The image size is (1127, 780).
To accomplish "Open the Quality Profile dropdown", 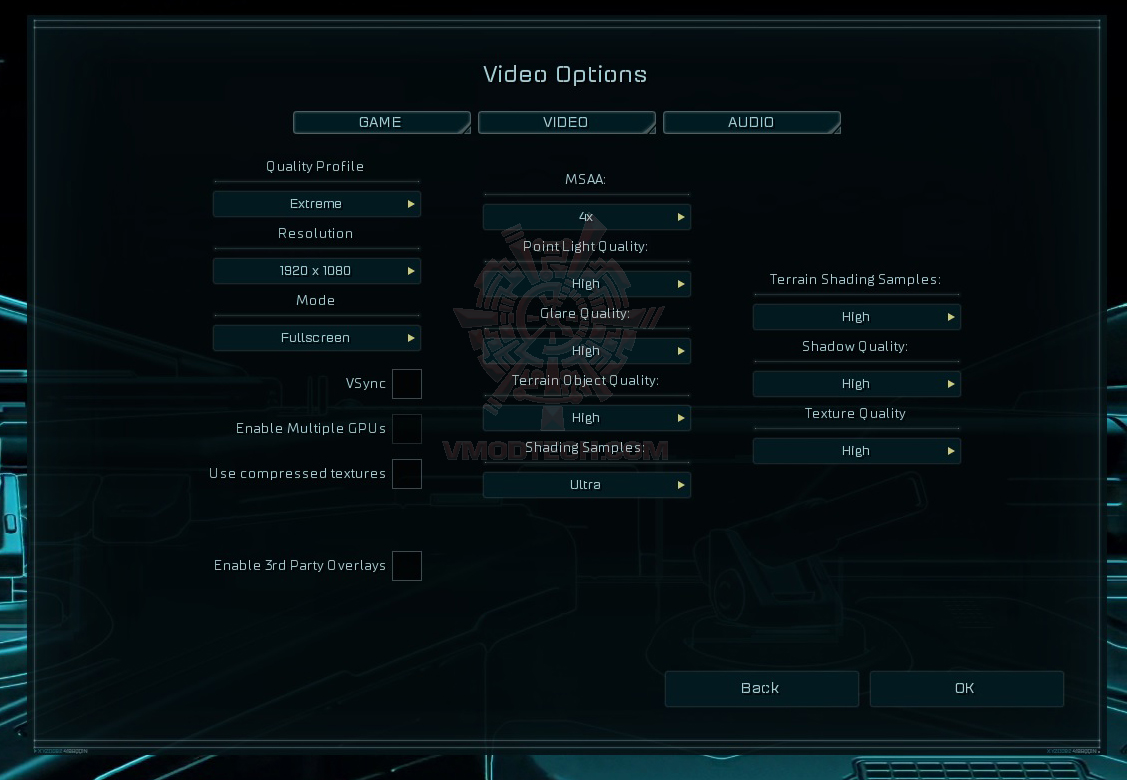I will tap(316, 204).
